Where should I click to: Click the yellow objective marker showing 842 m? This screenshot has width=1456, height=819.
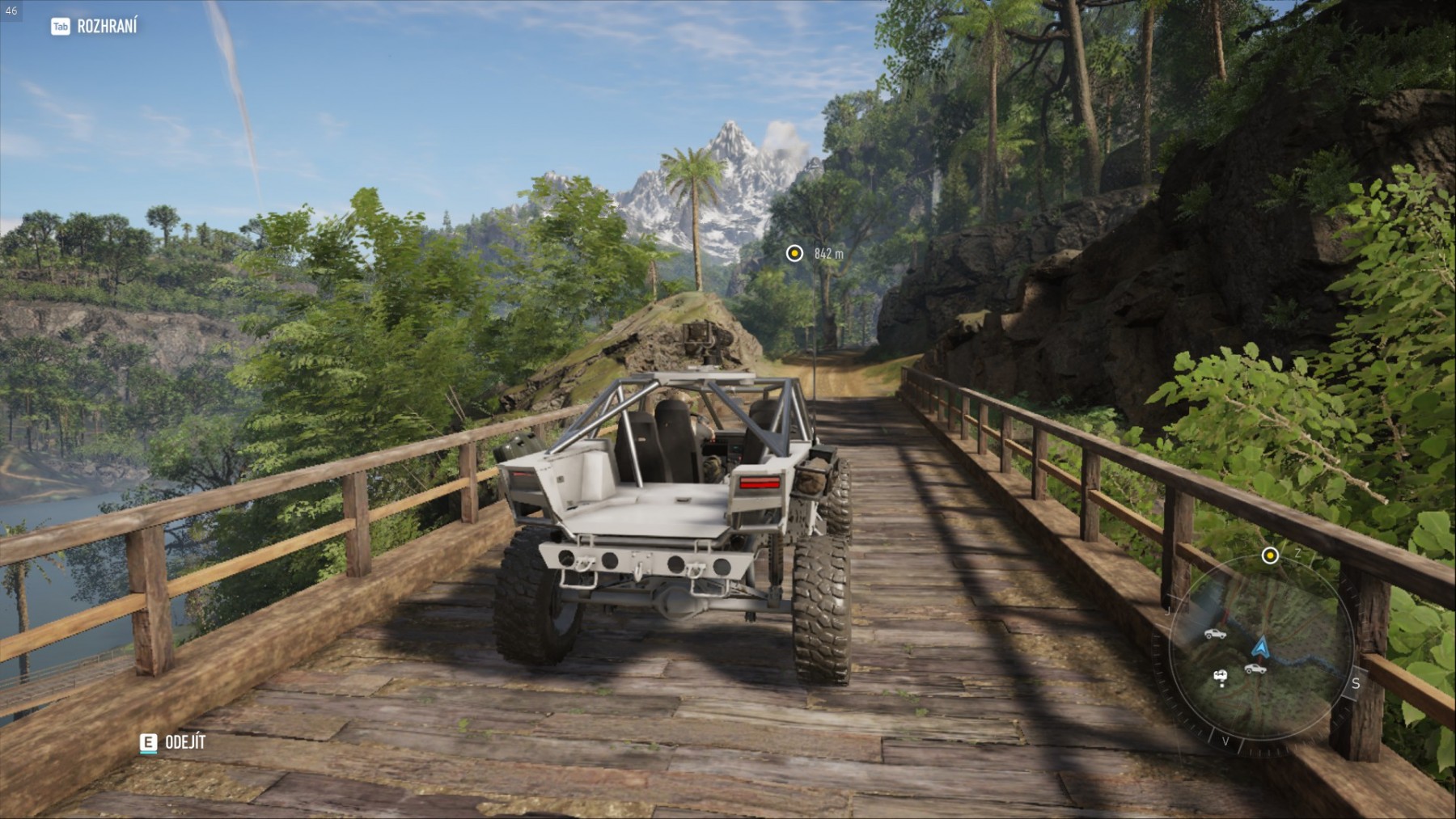point(794,254)
